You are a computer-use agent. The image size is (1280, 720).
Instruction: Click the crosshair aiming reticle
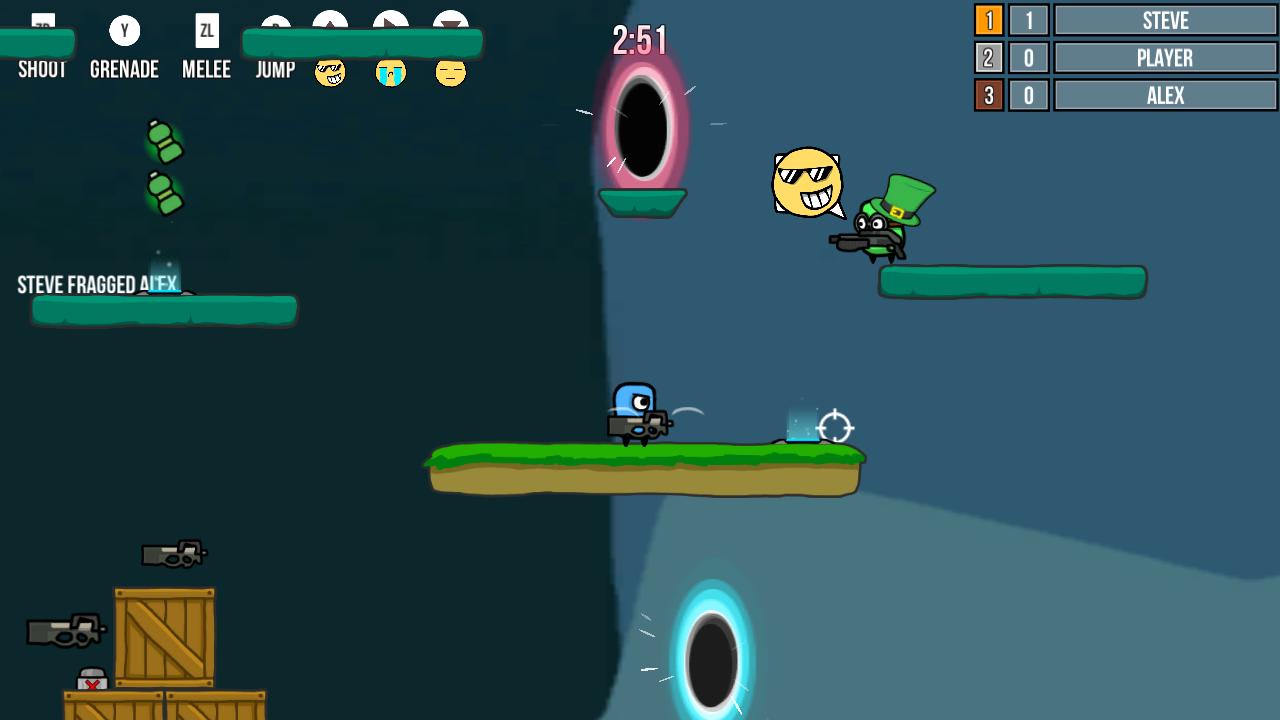pyautogui.click(x=837, y=428)
